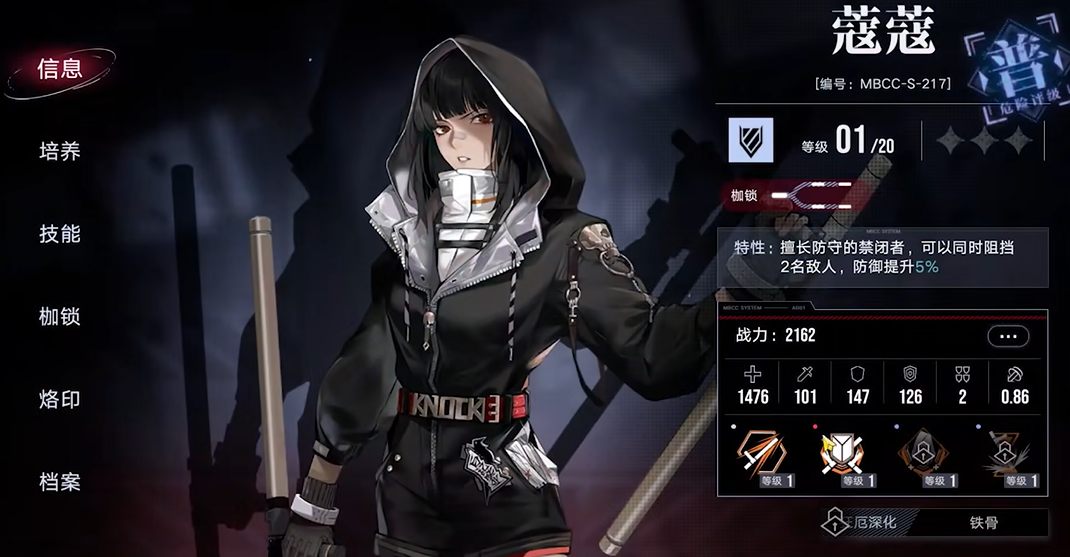This screenshot has width=1070, height=557.
Task: Tap the striped shield class icon
Action: tap(750, 140)
